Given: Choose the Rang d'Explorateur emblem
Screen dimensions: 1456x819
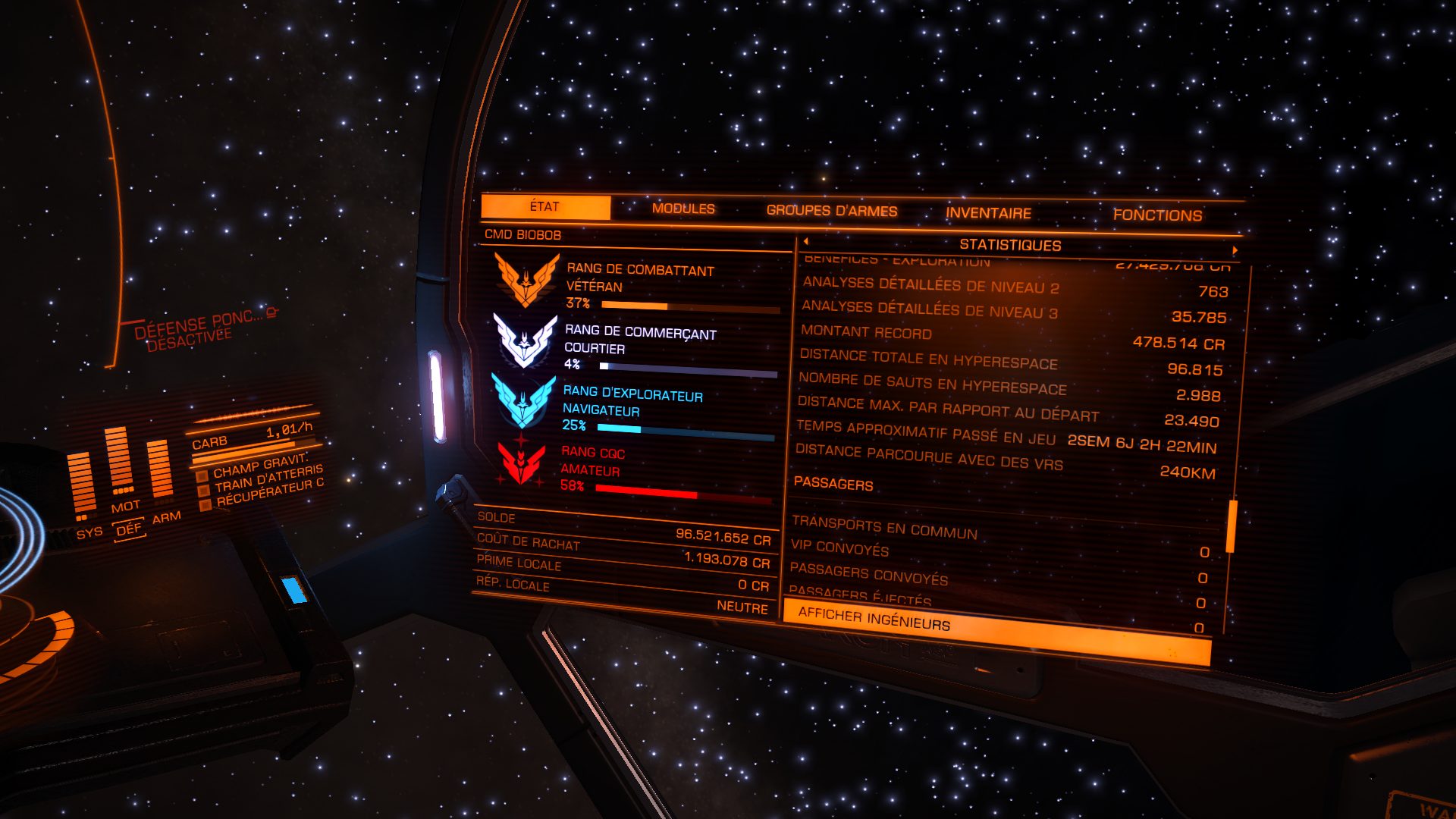Looking at the screenshot, I should [523, 400].
